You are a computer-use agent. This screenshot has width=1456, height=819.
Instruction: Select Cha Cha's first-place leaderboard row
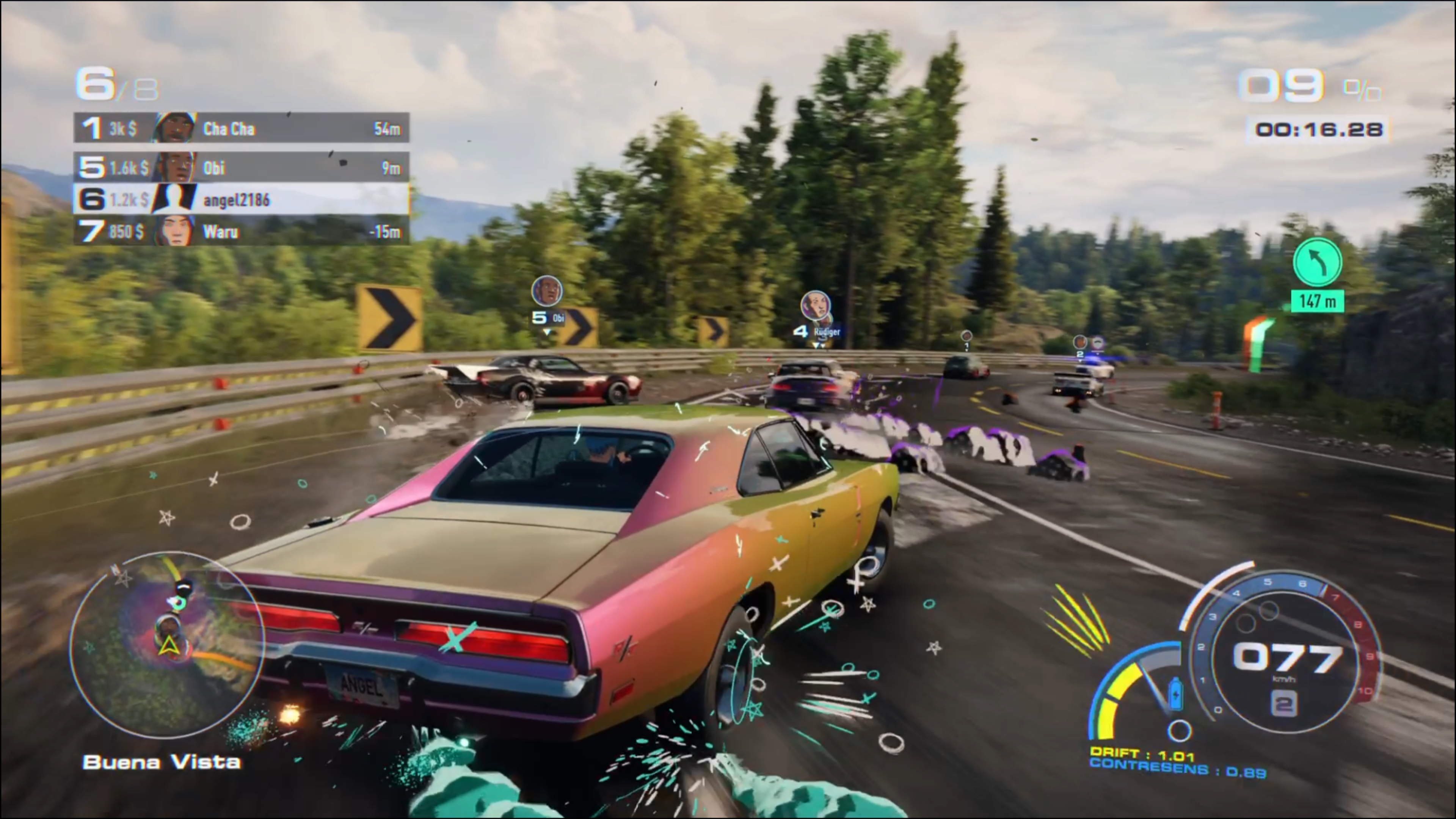click(242, 128)
